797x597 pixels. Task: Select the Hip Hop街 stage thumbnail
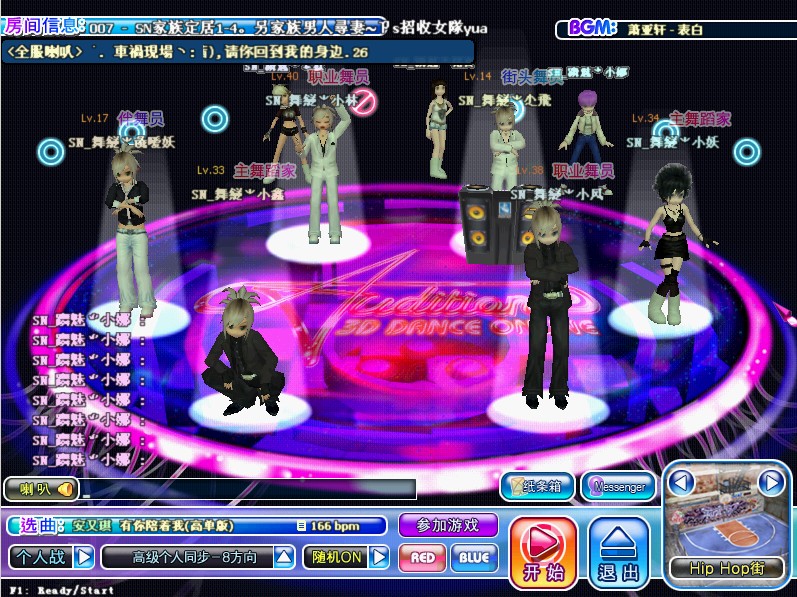[x=726, y=527]
